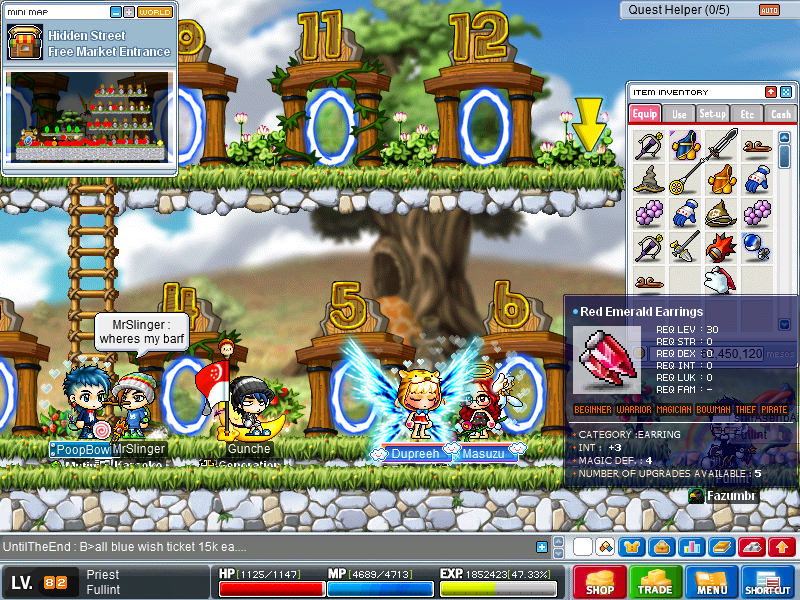Close the Item Inventory window
The image size is (800, 600).
pos(785,92)
